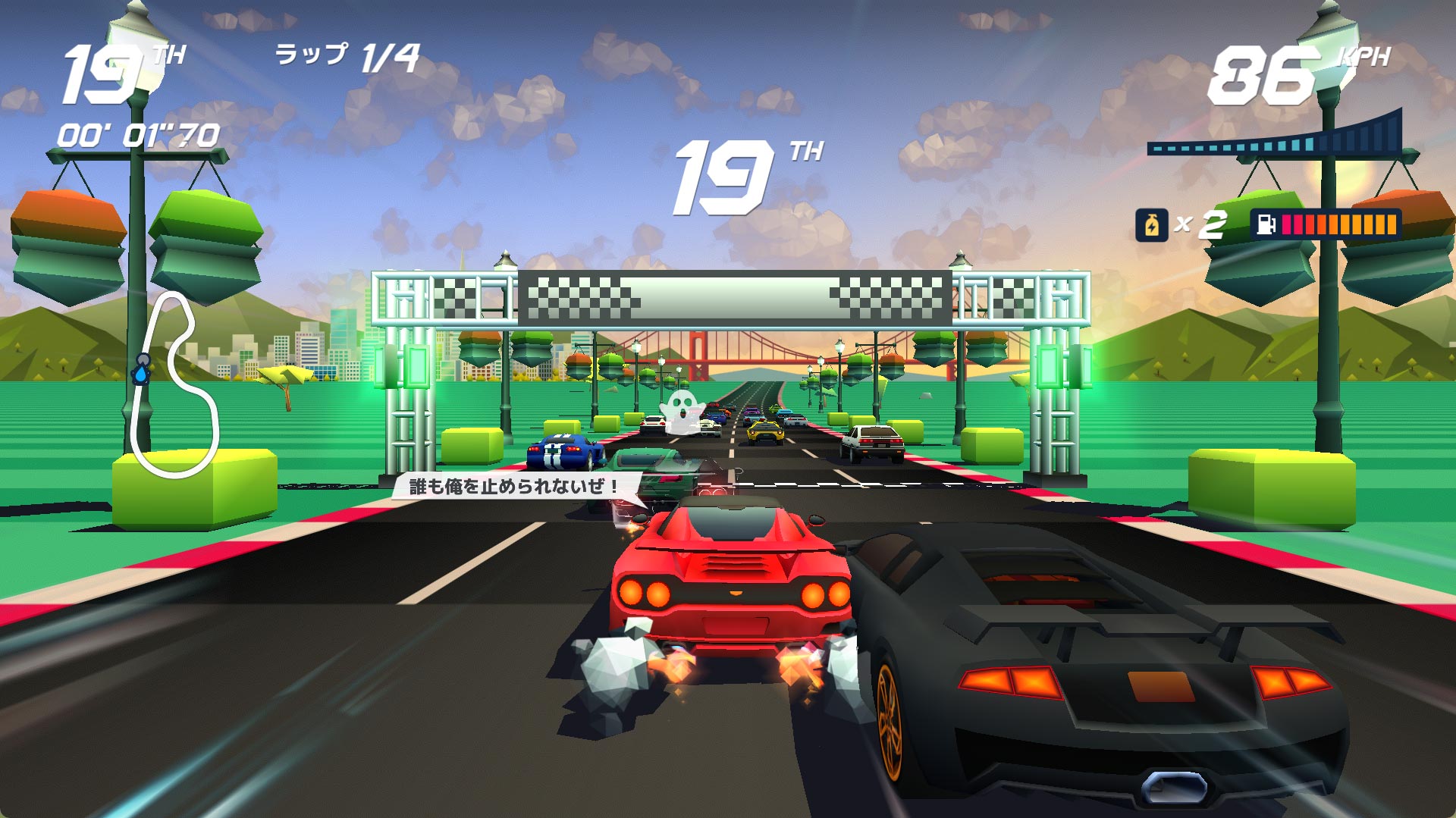Click the fuel pump icon
Viewport: 1456px width, 818px height.
tap(1266, 225)
